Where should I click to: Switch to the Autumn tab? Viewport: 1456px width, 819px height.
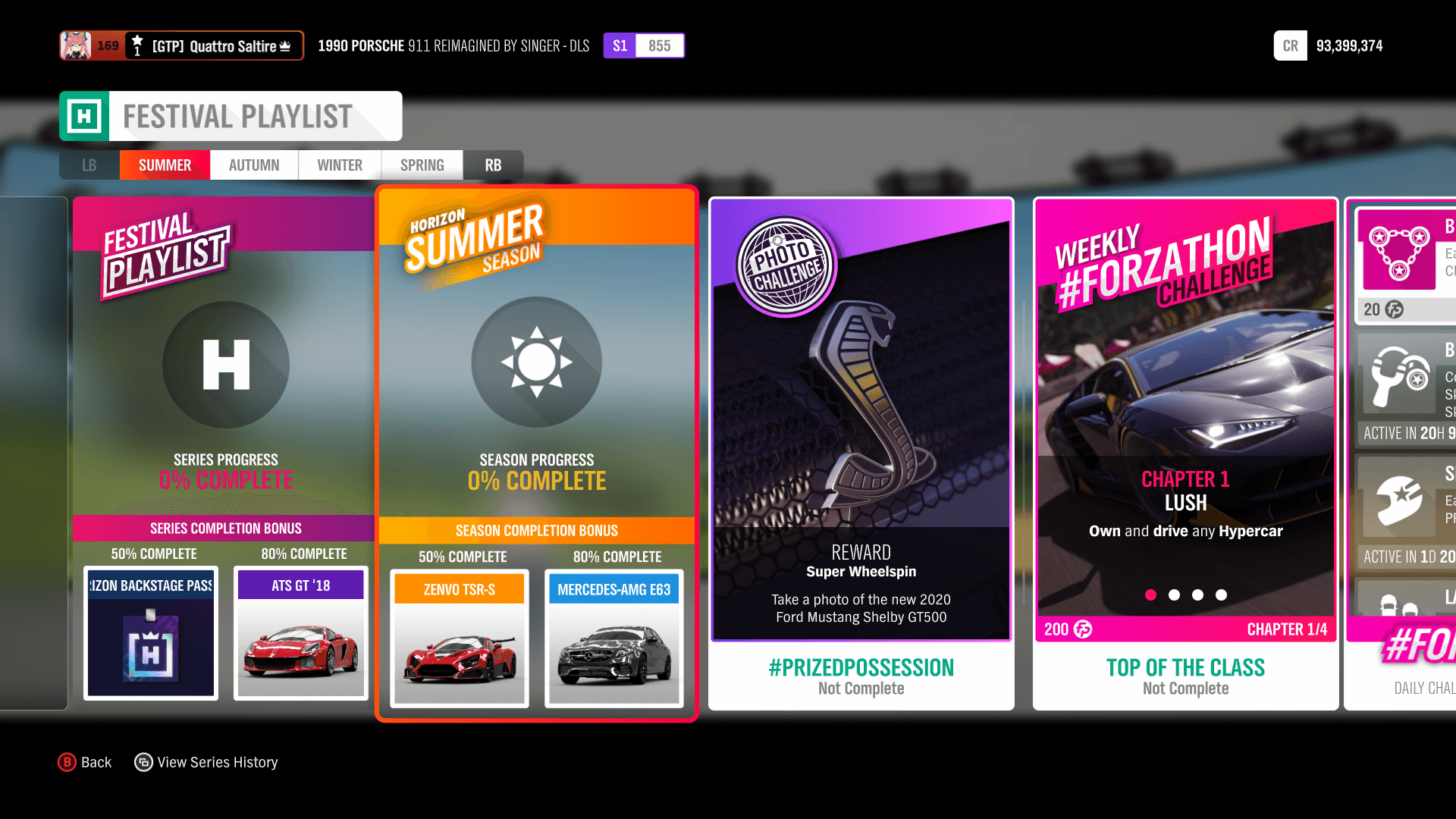[x=253, y=165]
